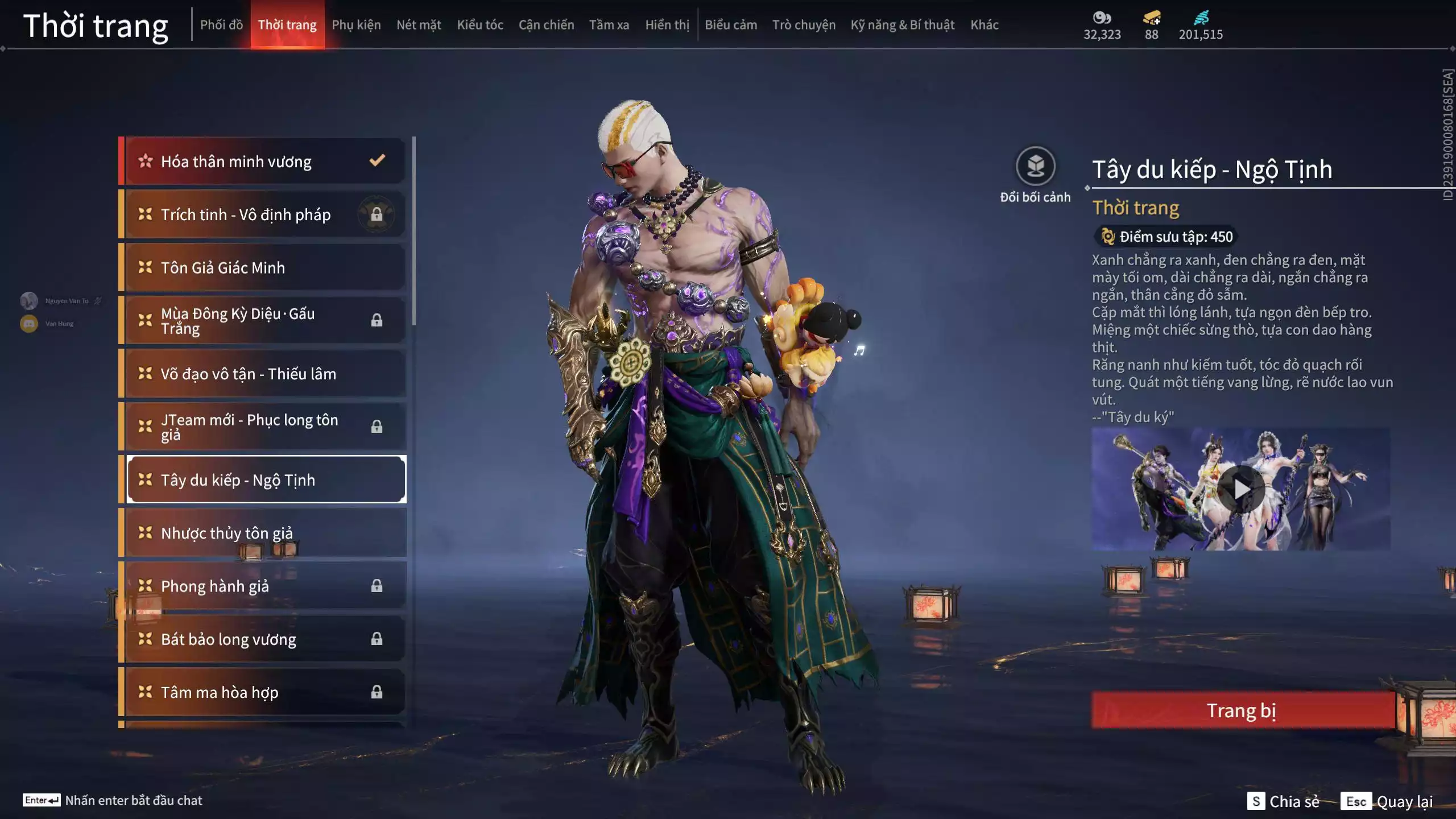Click the lock icon on Phong hành giả
This screenshot has width=1456, height=819.
tap(377, 586)
